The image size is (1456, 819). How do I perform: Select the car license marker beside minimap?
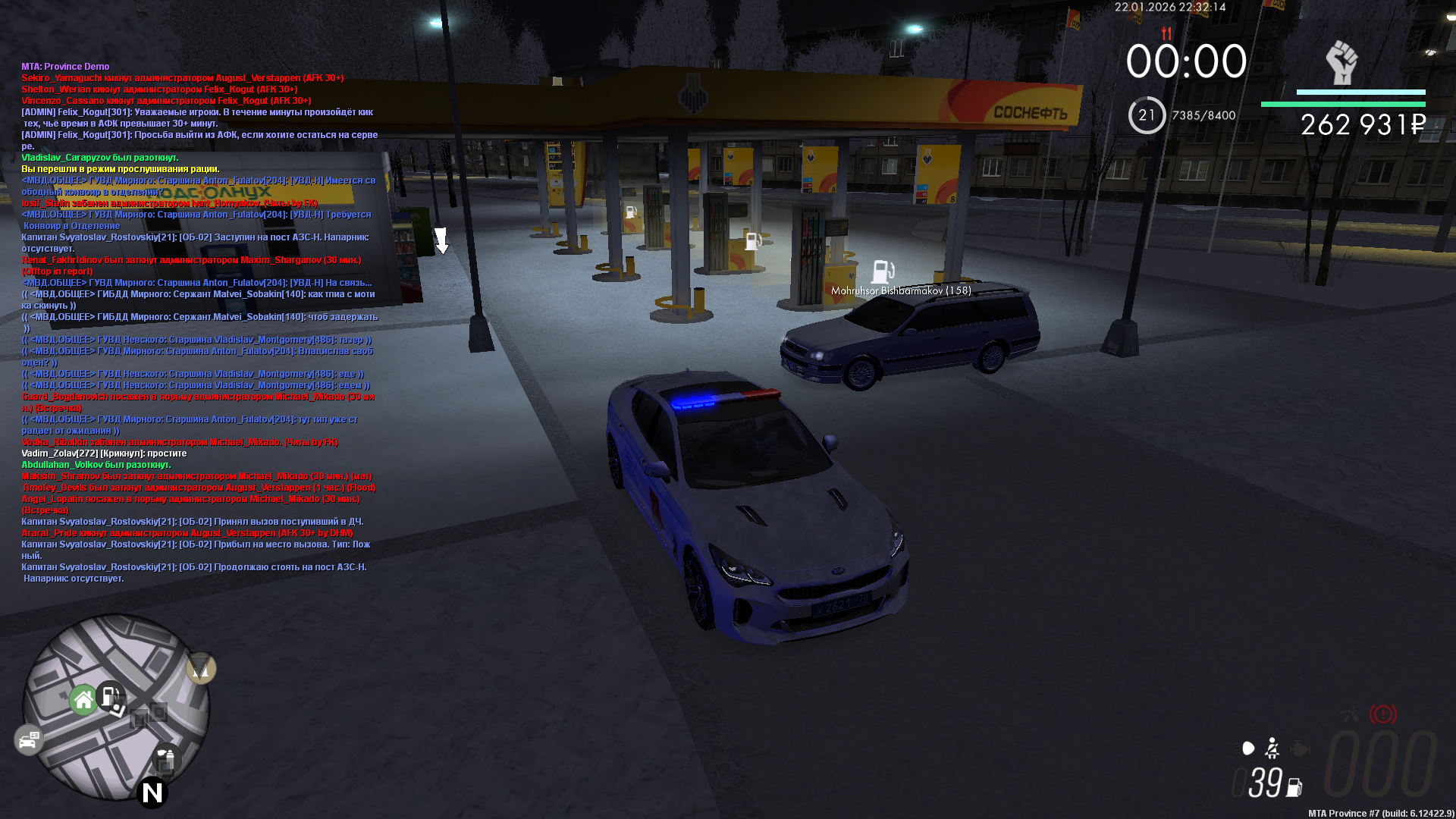coord(29,739)
